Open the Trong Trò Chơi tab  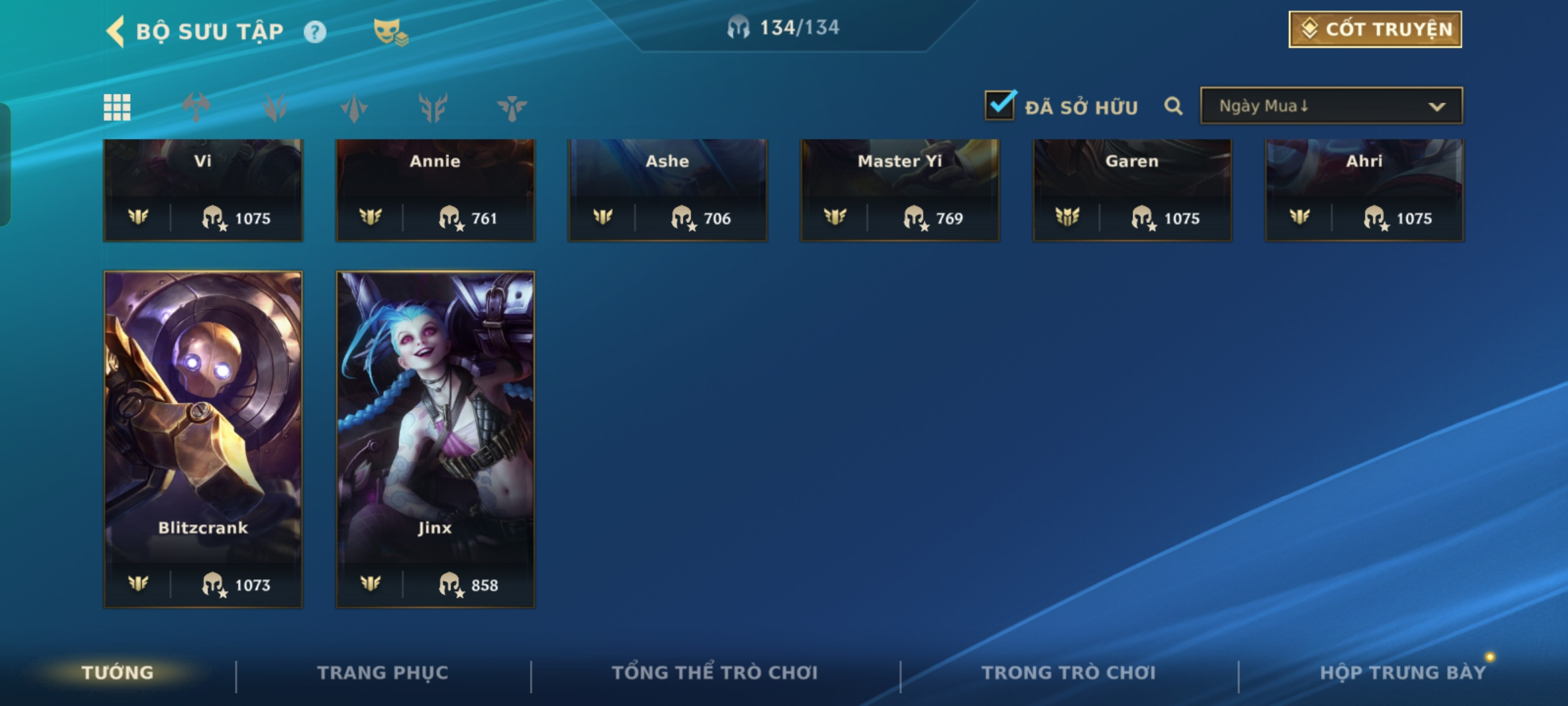[x=1069, y=673]
